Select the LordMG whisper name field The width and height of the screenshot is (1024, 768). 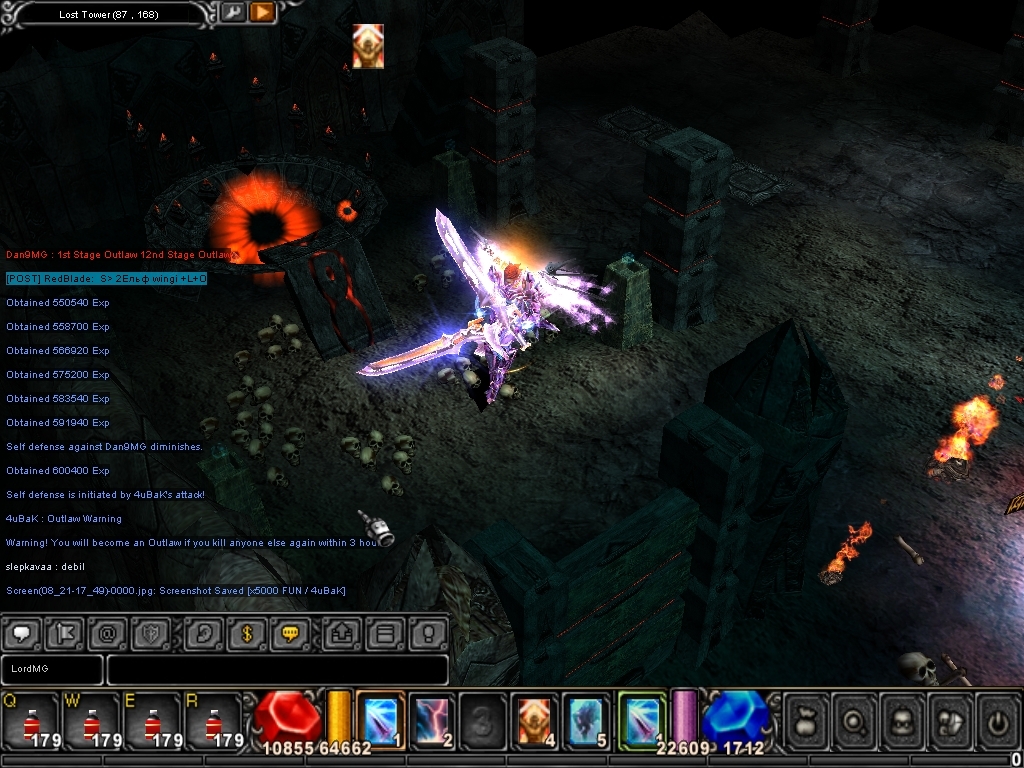(x=52, y=669)
